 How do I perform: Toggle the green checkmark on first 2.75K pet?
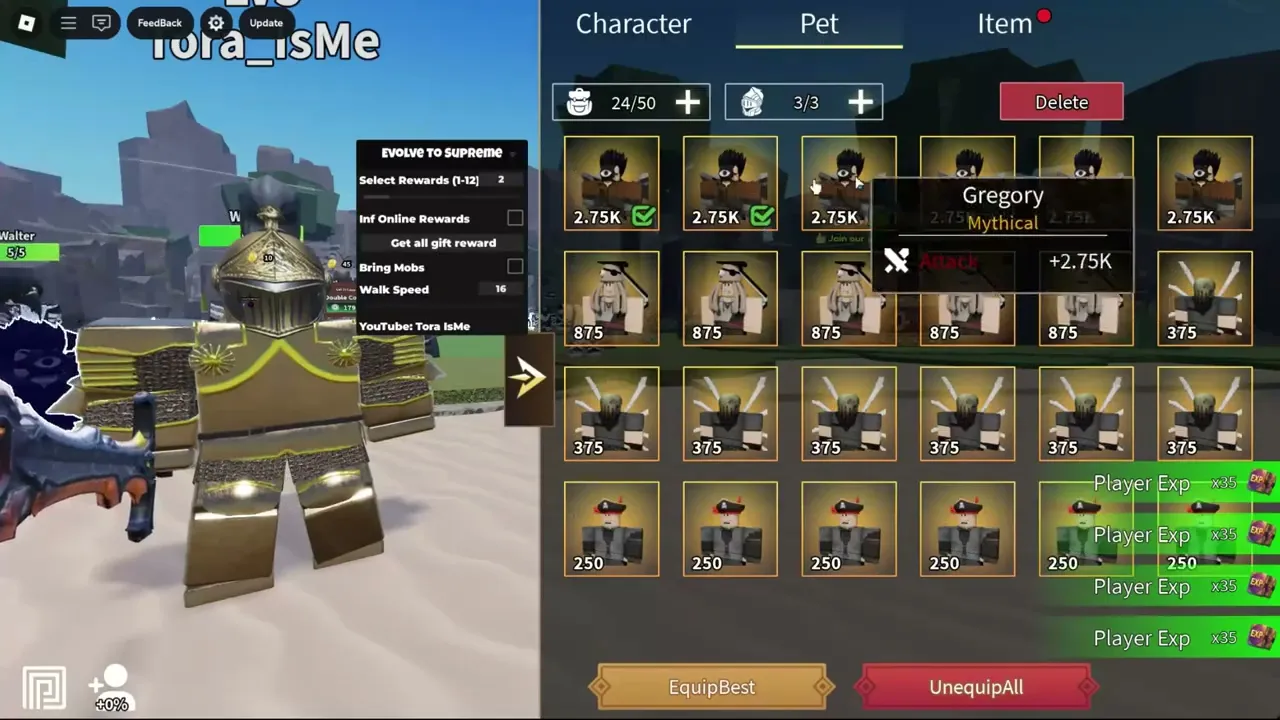[x=645, y=215]
